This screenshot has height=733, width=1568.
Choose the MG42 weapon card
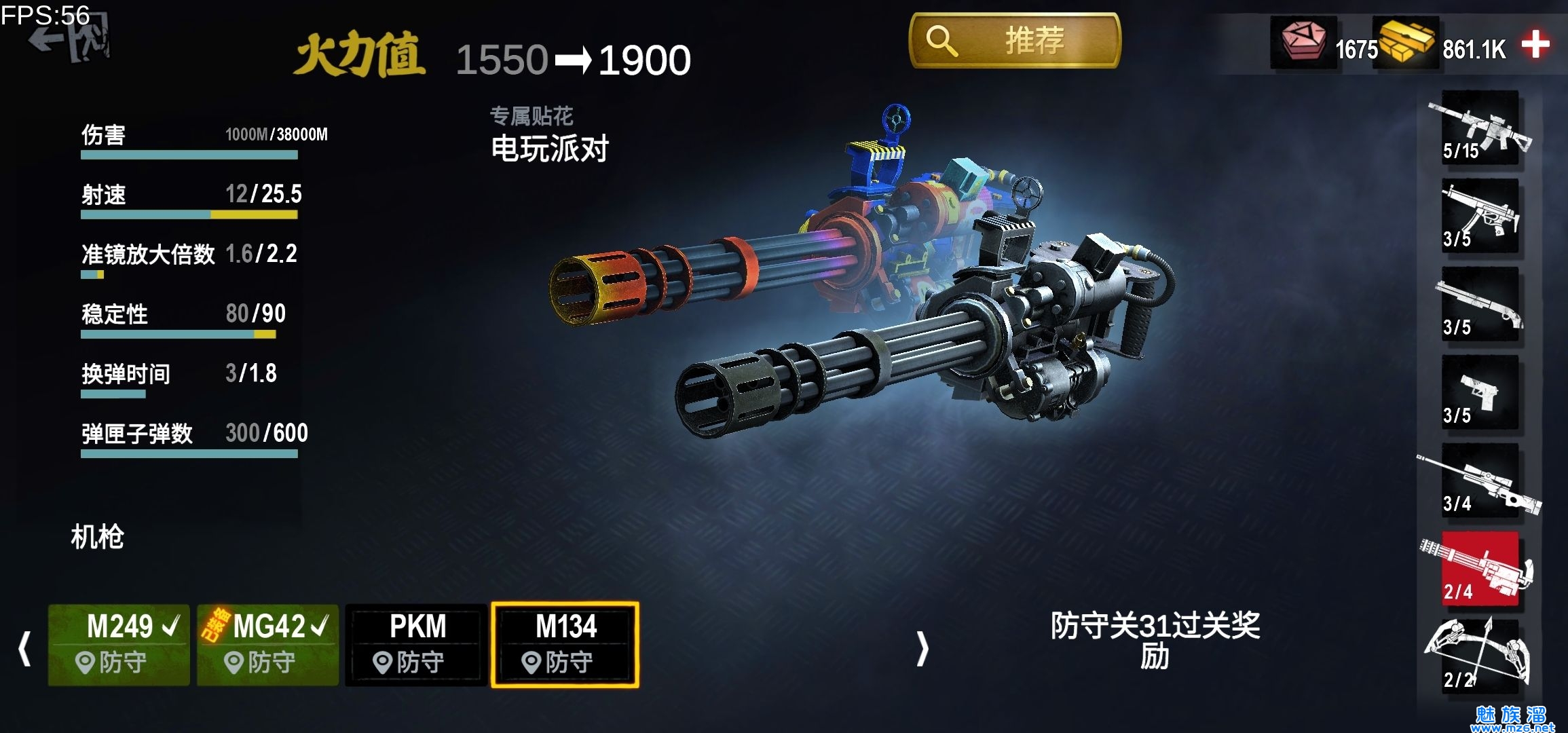coord(268,644)
